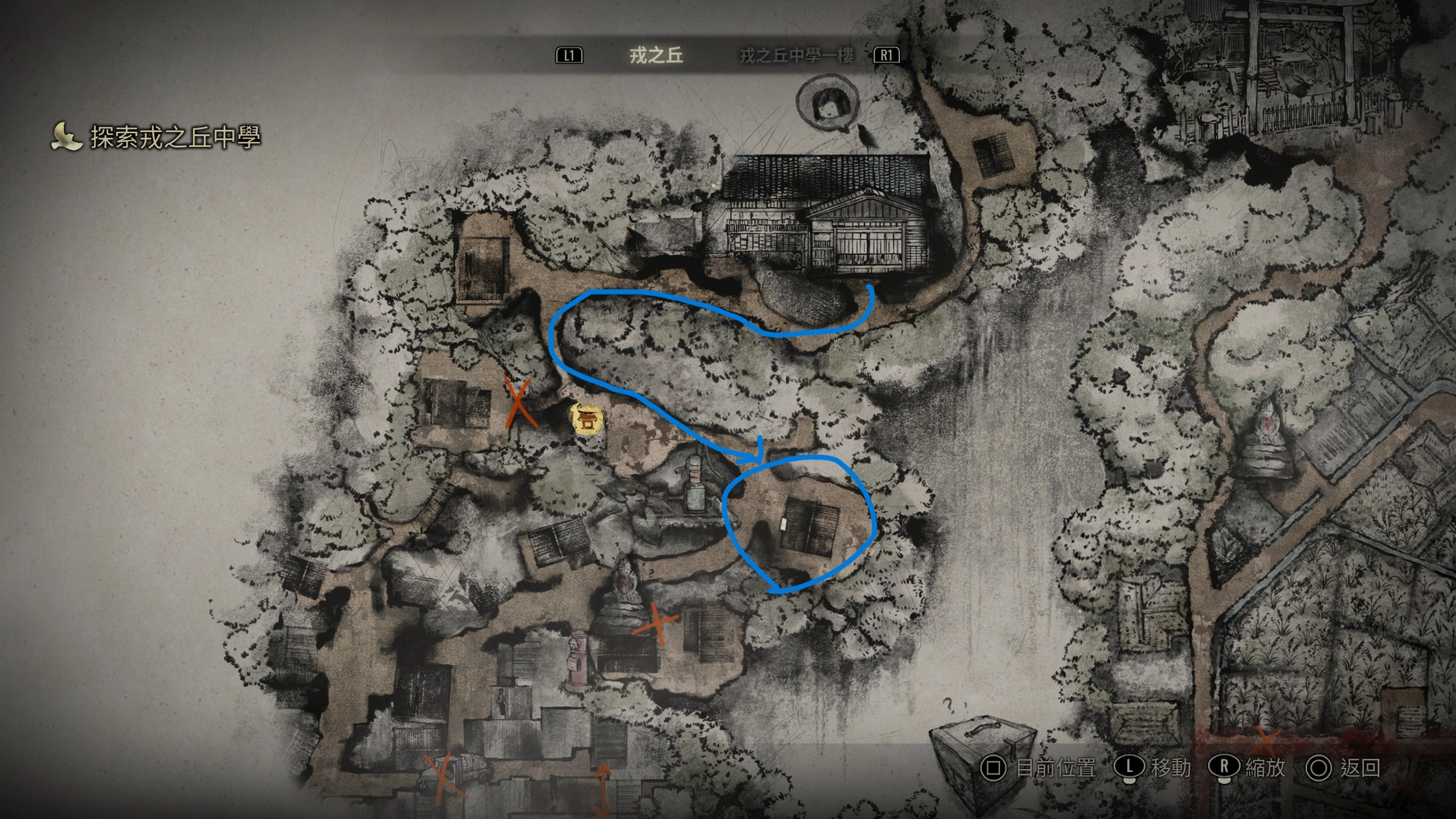
Task: Select the red double-arrow exit marker
Action: click(603, 789)
